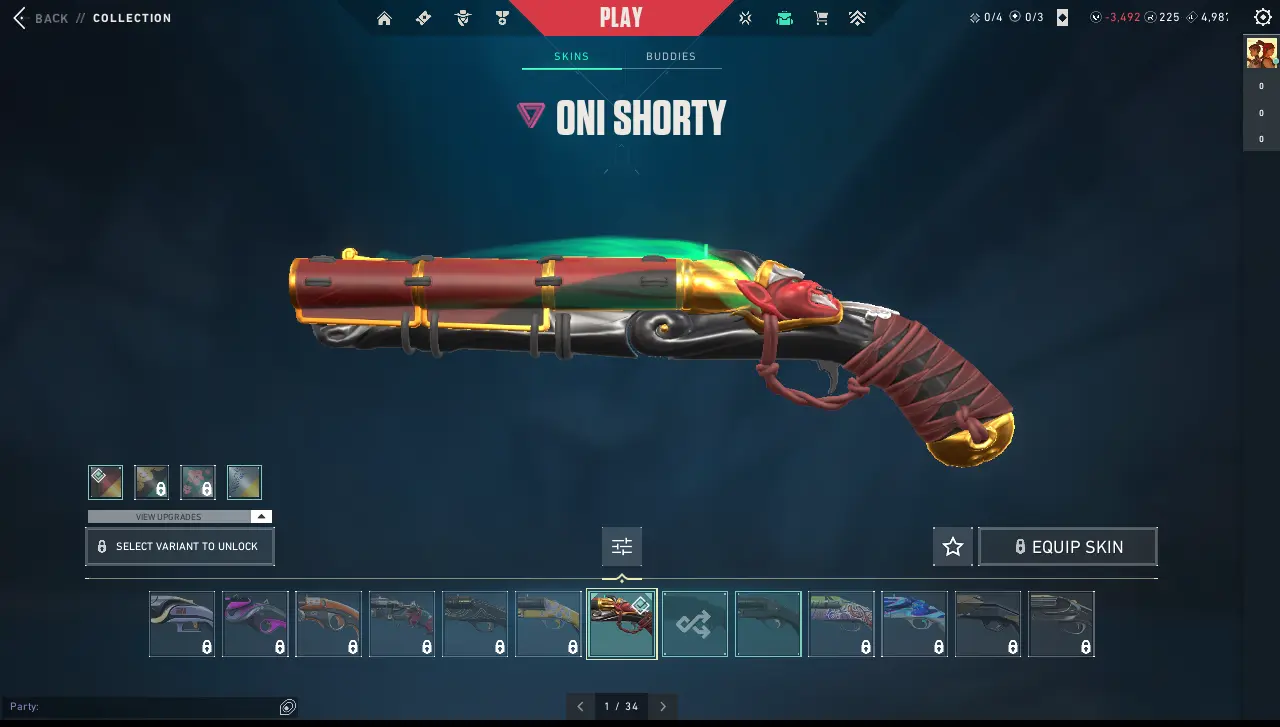Select the first Oni variant swatch

point(105,482)
